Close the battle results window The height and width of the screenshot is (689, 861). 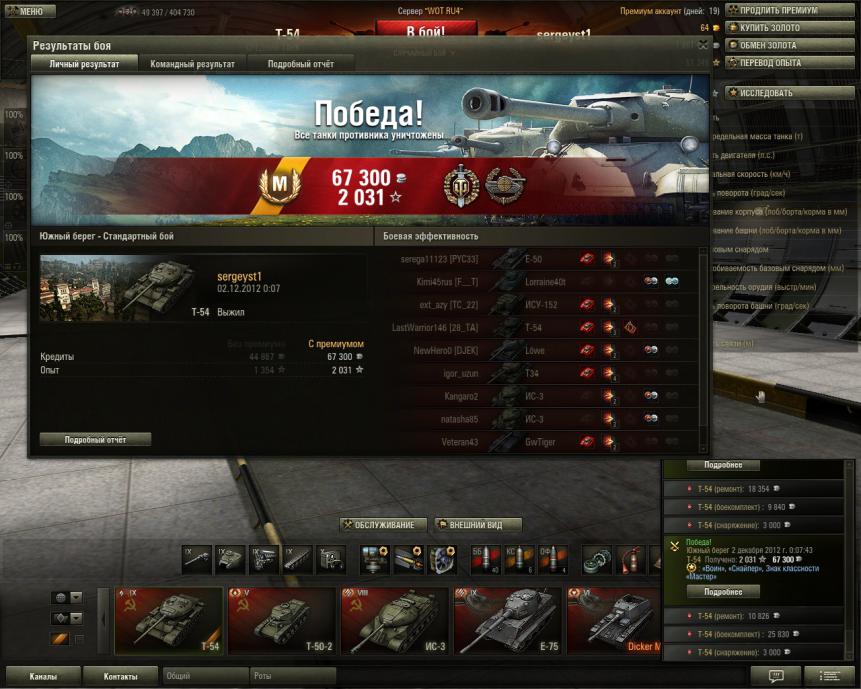click(703, 45)
